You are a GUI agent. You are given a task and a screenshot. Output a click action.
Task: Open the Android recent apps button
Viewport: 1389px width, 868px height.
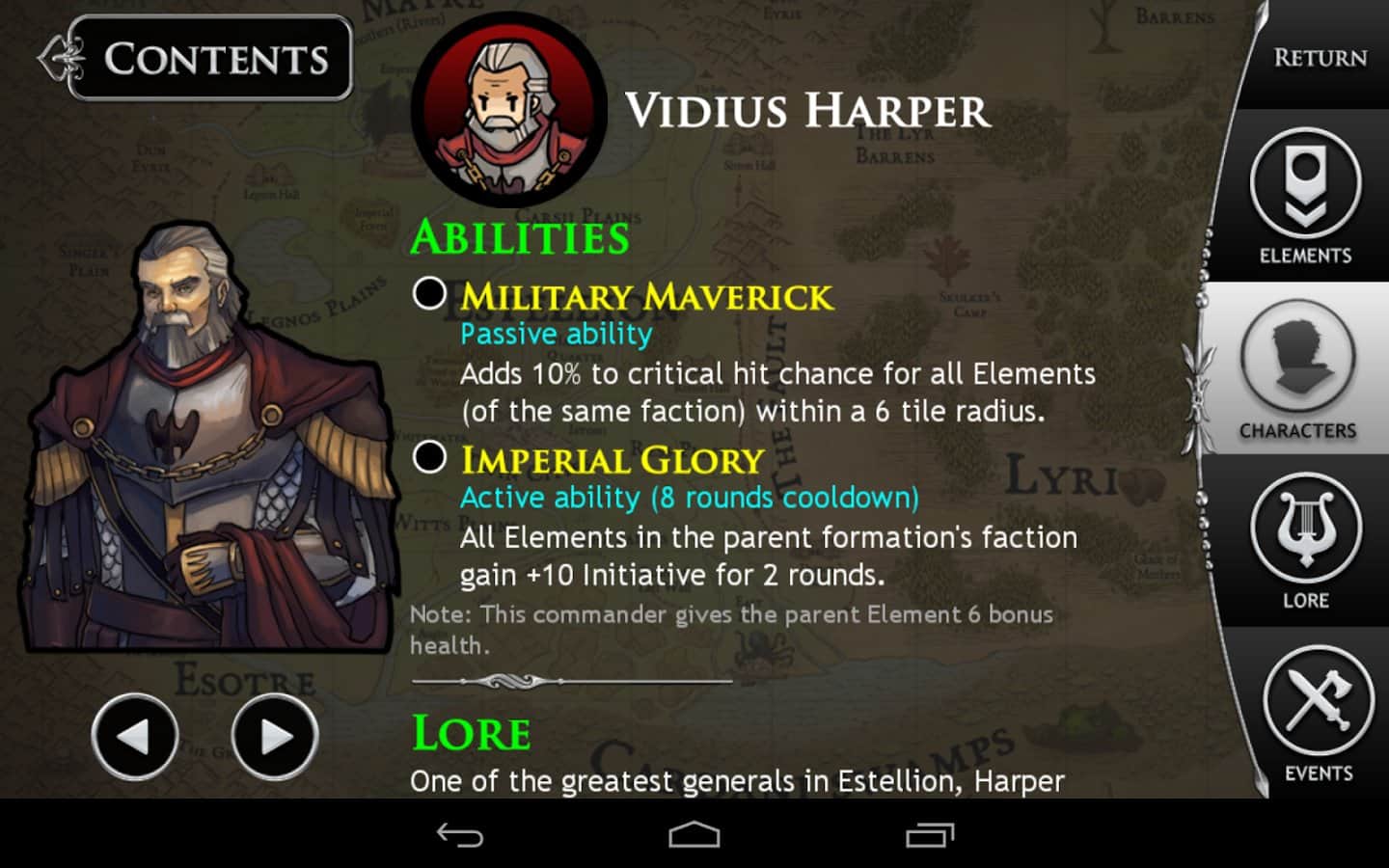coord(929,835)
